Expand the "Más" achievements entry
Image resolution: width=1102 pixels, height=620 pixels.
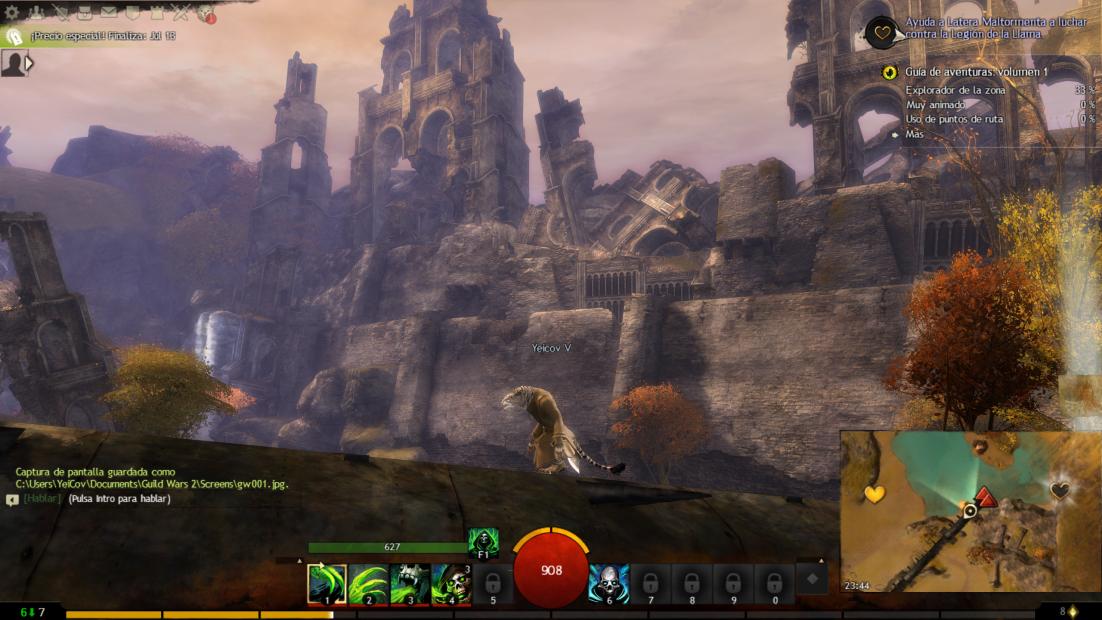tap(914, 134)
